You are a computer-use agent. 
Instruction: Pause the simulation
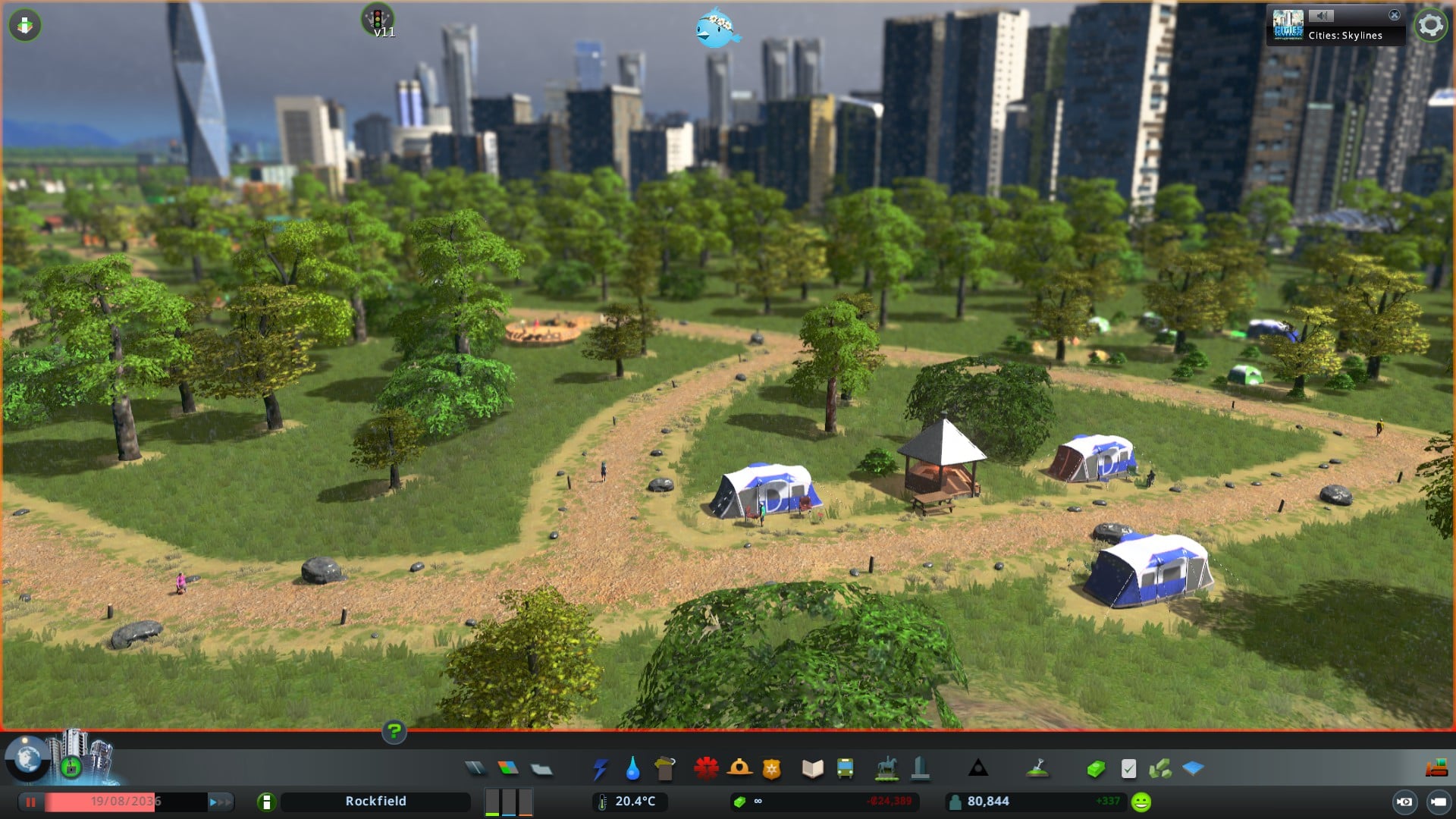[x=31, y=802]
